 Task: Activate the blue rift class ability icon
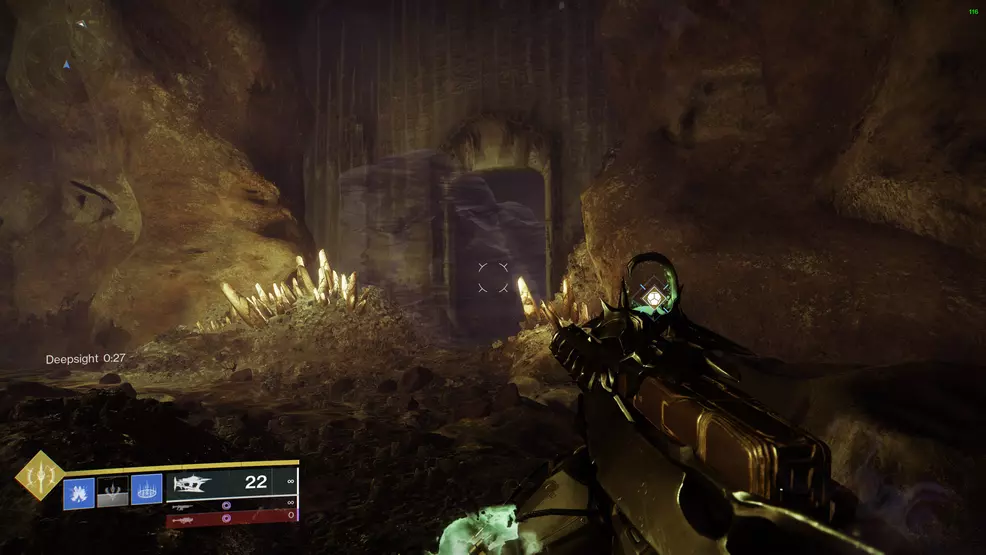click(146, 492)
